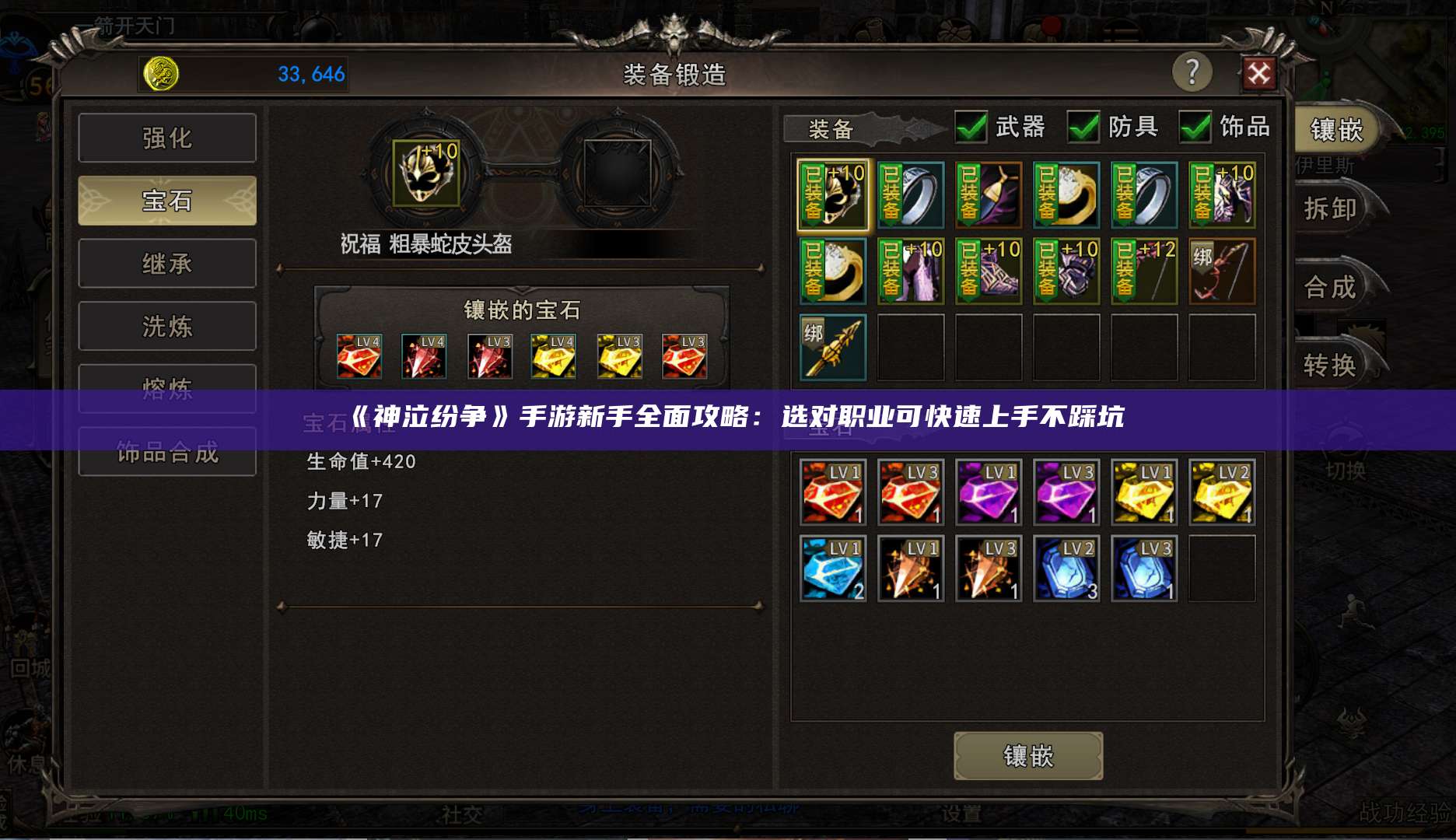The height and width of the screenshot is (840, 1456).
Task: Select the LV1 red gem
Action: click(832, 492)
